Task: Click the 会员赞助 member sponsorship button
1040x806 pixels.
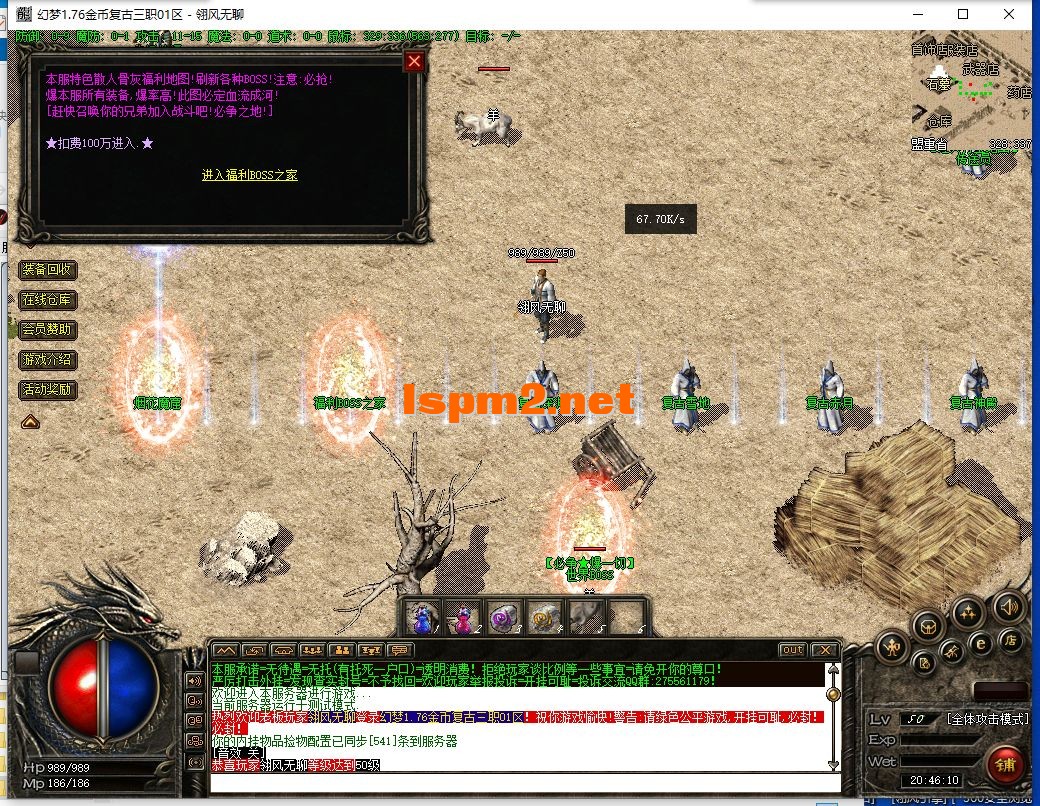Action: 47,330
